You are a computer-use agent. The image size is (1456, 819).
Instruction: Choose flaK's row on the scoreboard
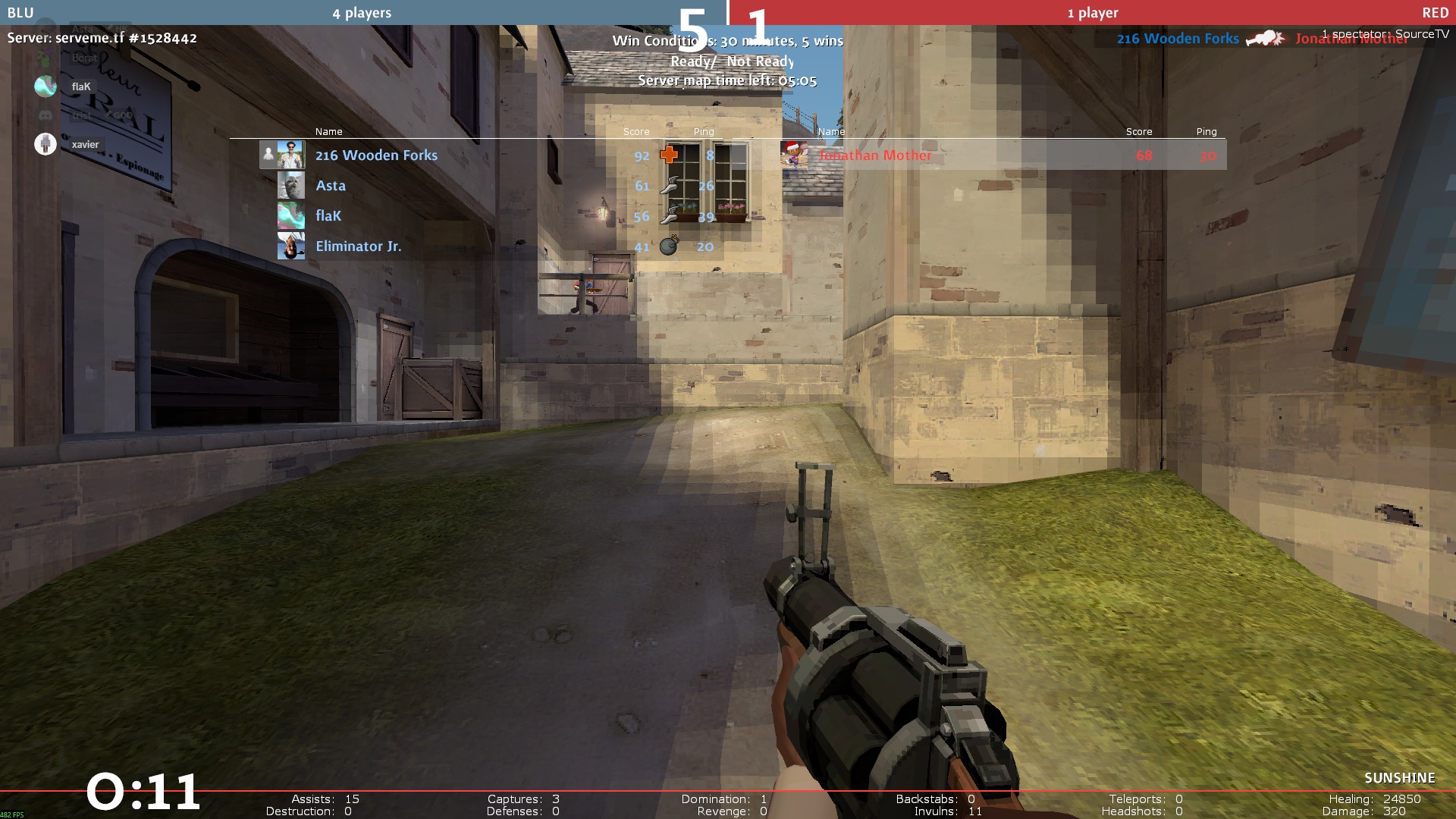tap(328, 216)
